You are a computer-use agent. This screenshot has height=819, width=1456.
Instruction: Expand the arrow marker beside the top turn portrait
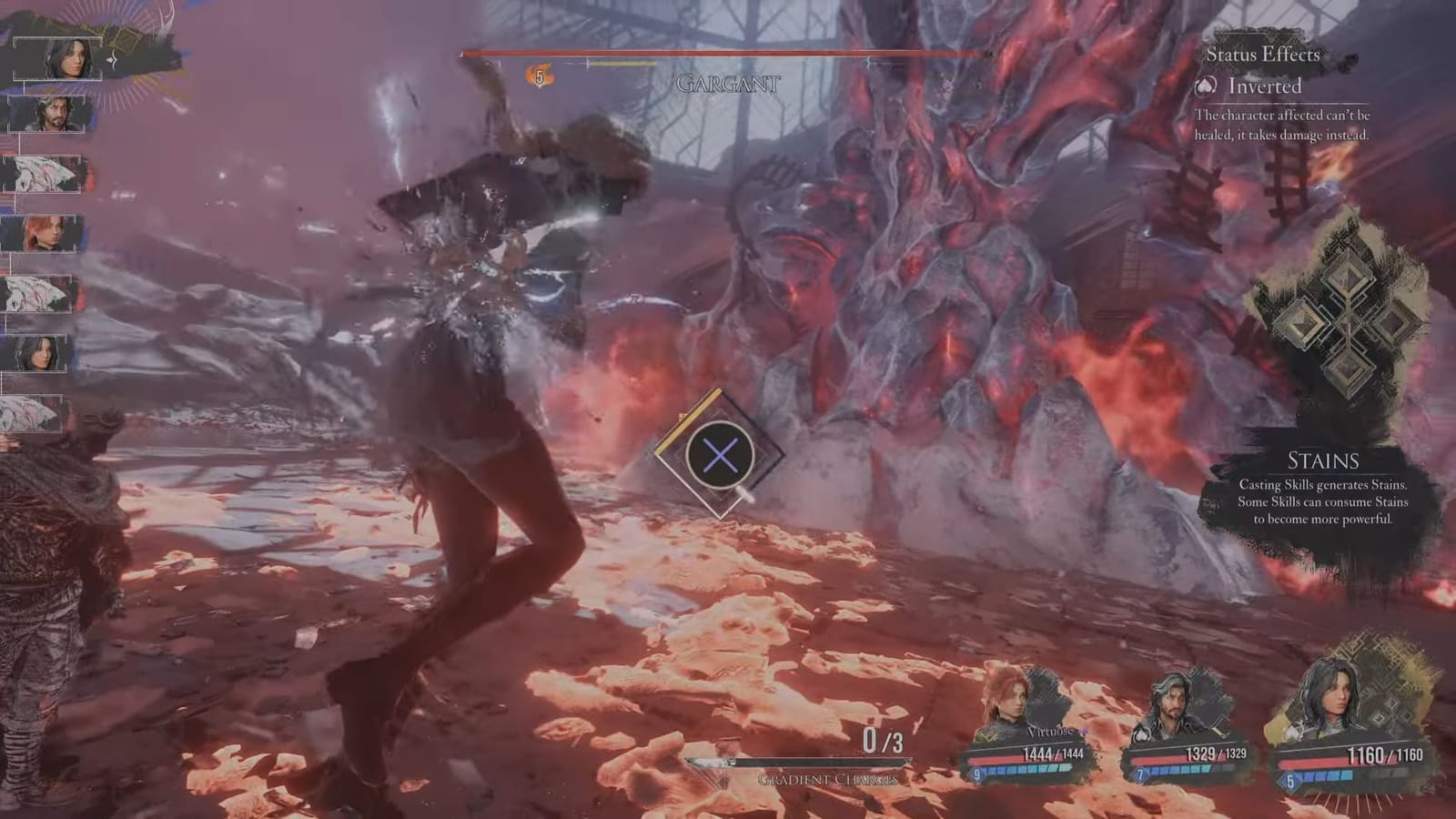[114, 61]
